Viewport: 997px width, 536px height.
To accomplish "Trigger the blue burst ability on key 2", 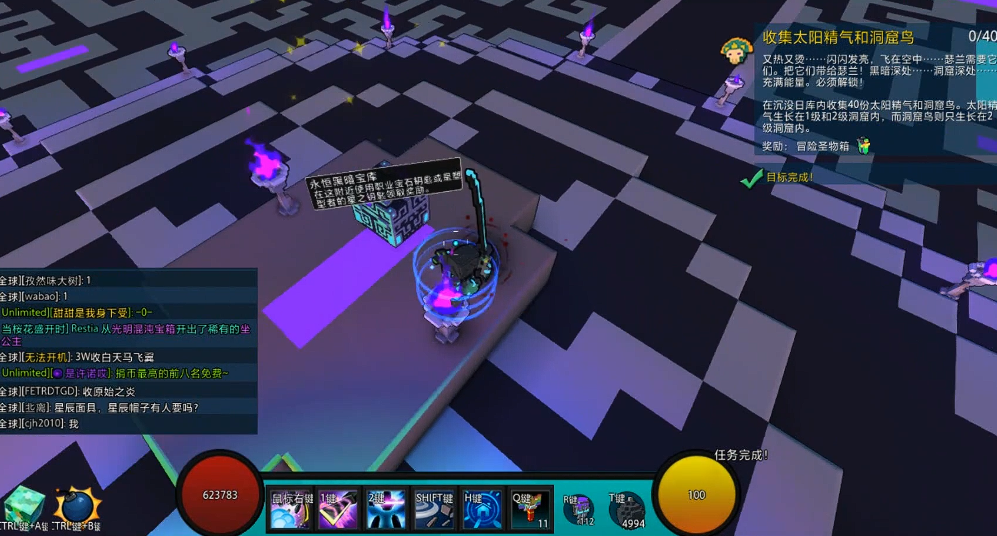I will 385,509.
